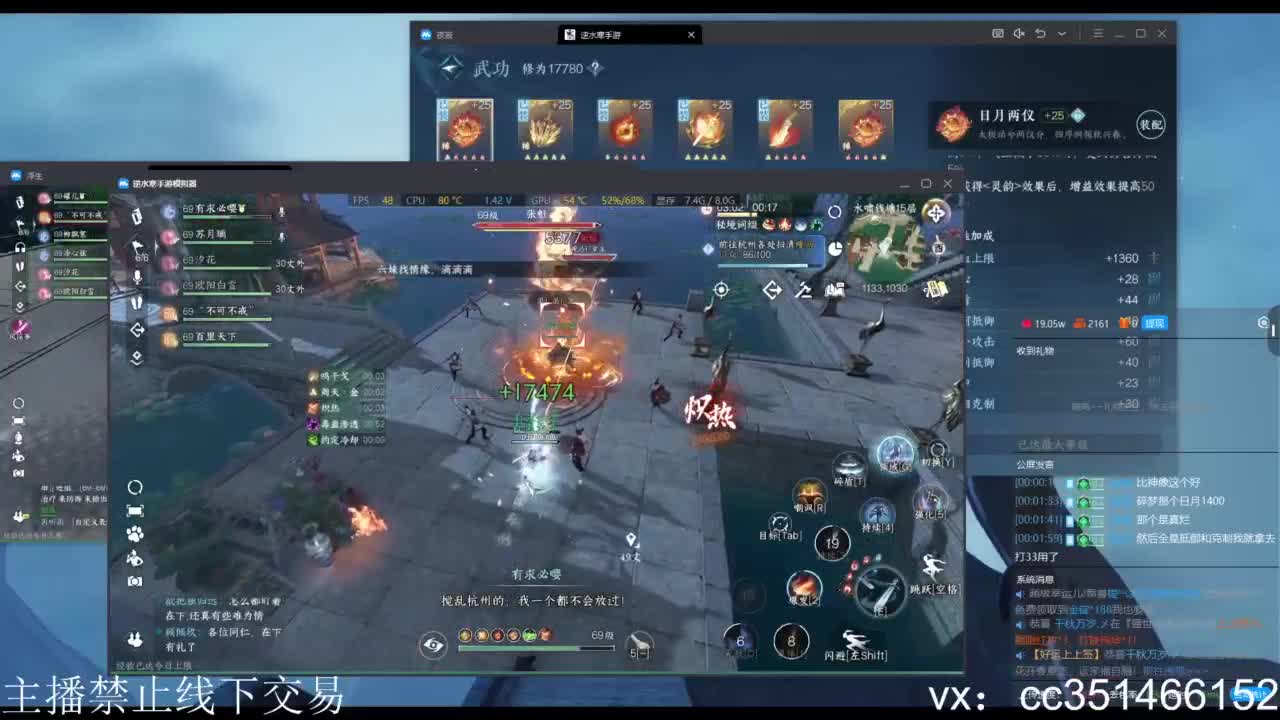Screen dimensions: 1280x720
Task: Switch to the 逆水寒手游 browser tab
Action: pyautogui.click(x=600, y=34)
